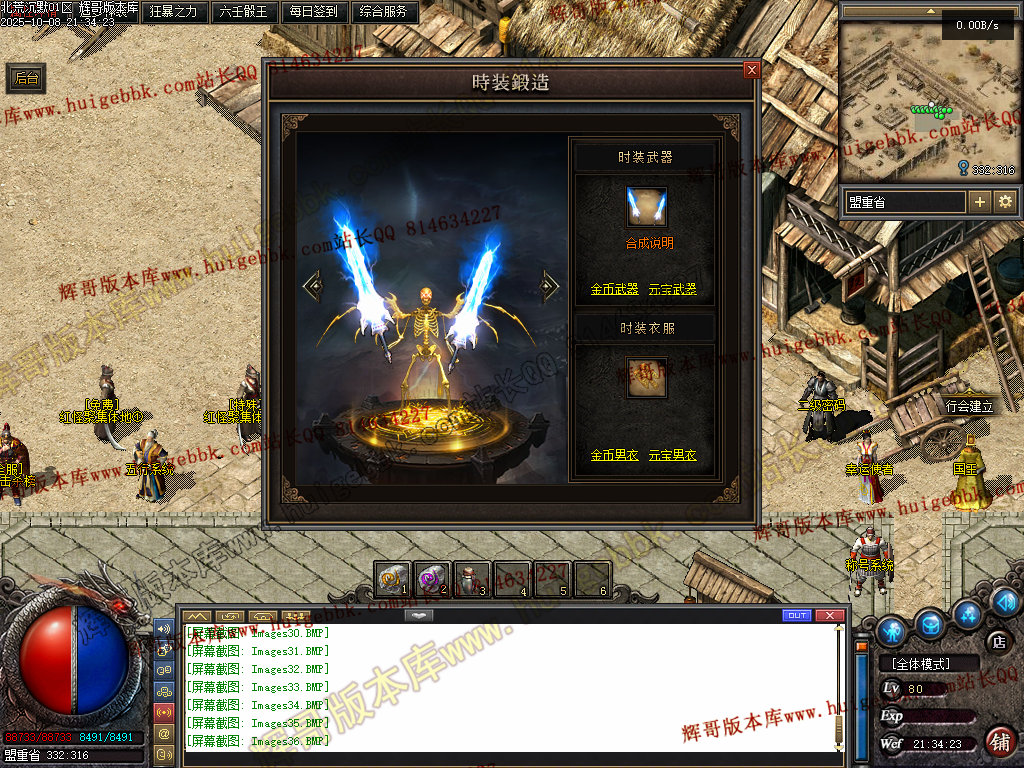The image size is (1024, 768).
Task: Click the 后台 backend button
Action: 27,79
